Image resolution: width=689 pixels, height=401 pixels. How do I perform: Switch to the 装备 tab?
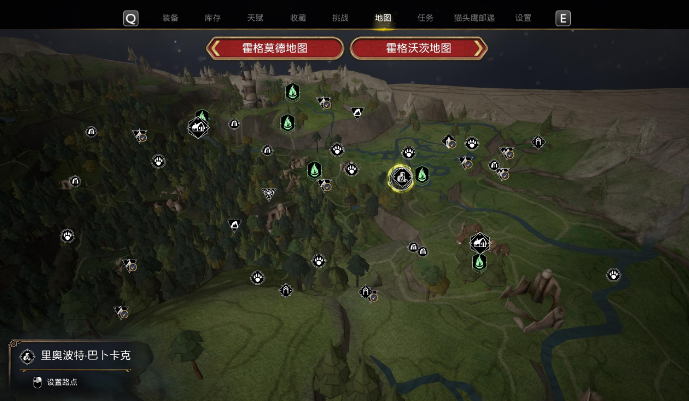pyautogui.click(x=170, y=18)
